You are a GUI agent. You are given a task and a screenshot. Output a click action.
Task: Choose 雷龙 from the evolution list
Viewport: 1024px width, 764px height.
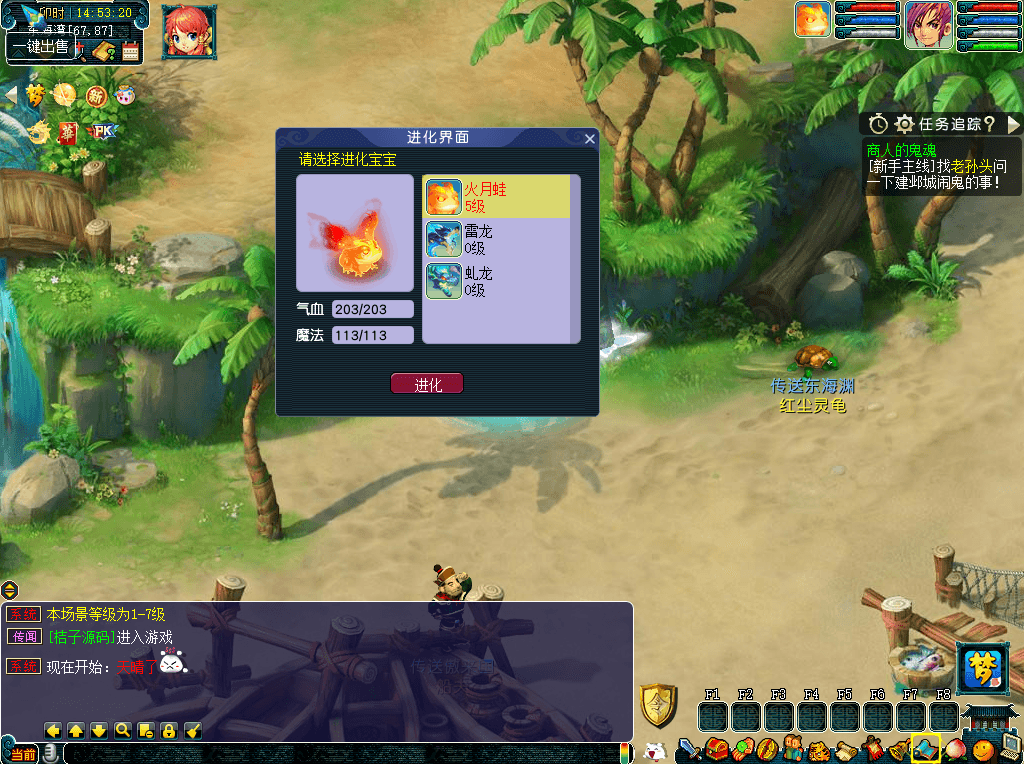coord(497,240)
